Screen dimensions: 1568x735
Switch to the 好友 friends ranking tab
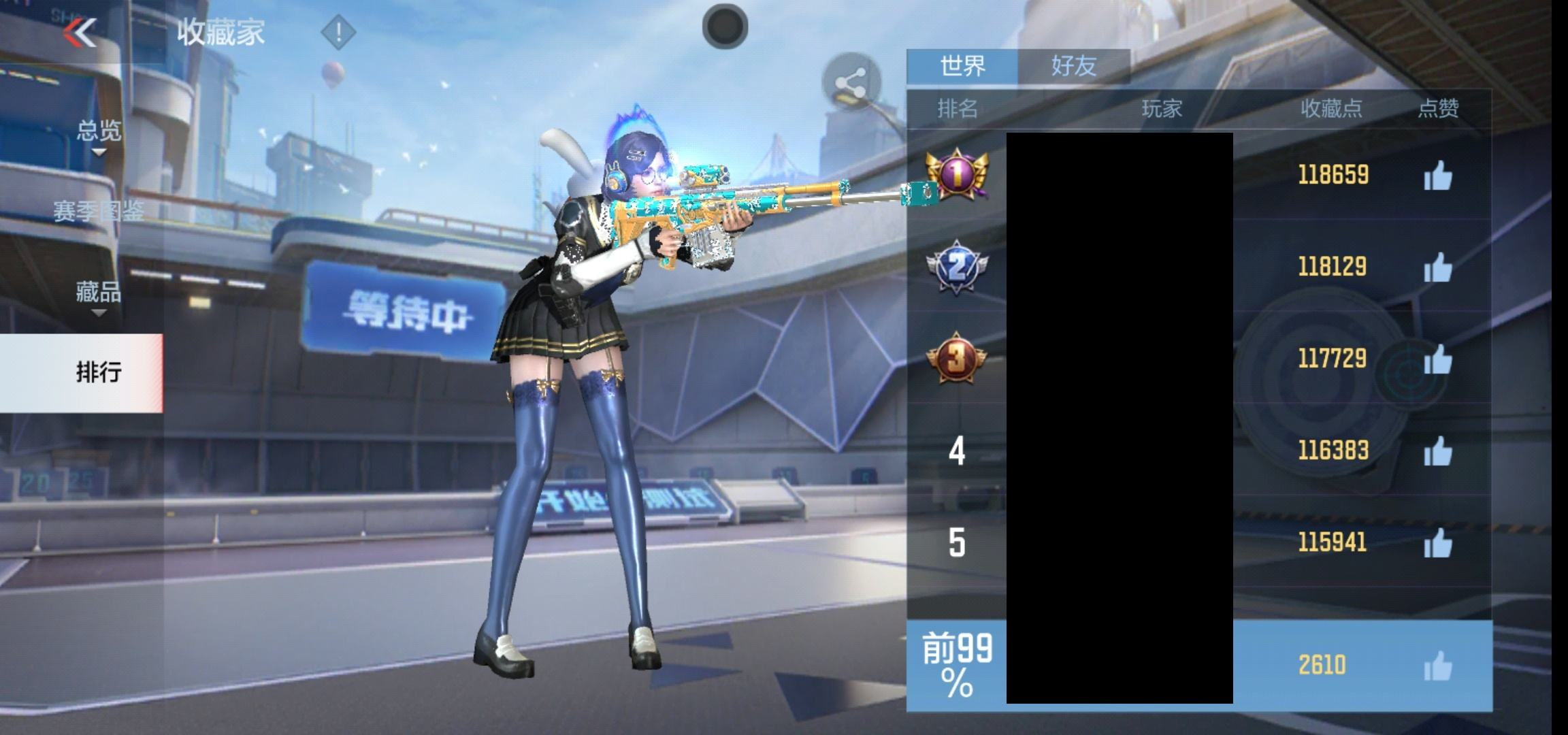pos(1074,67)
